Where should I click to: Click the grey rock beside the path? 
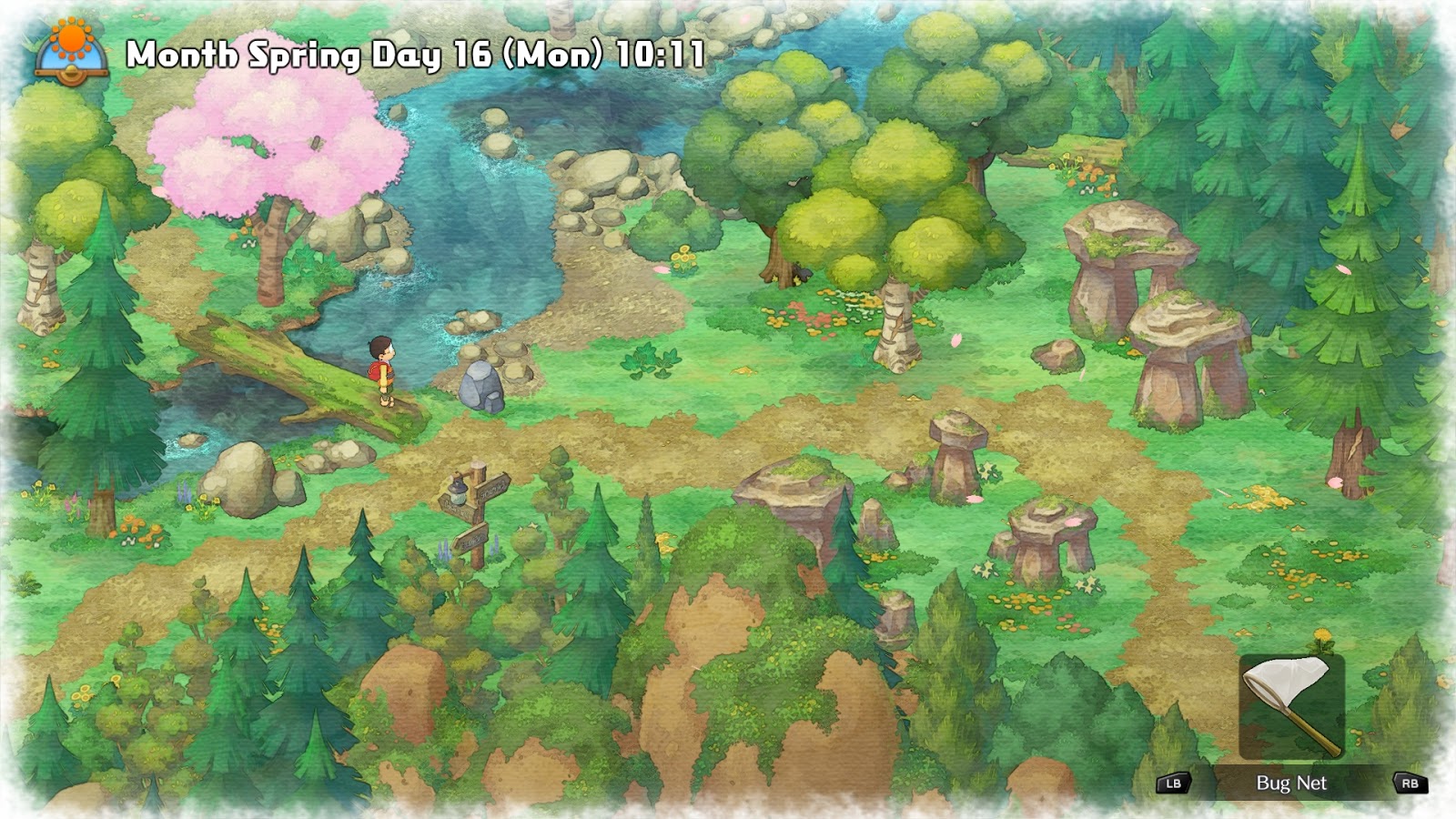(x=483, y=384)
